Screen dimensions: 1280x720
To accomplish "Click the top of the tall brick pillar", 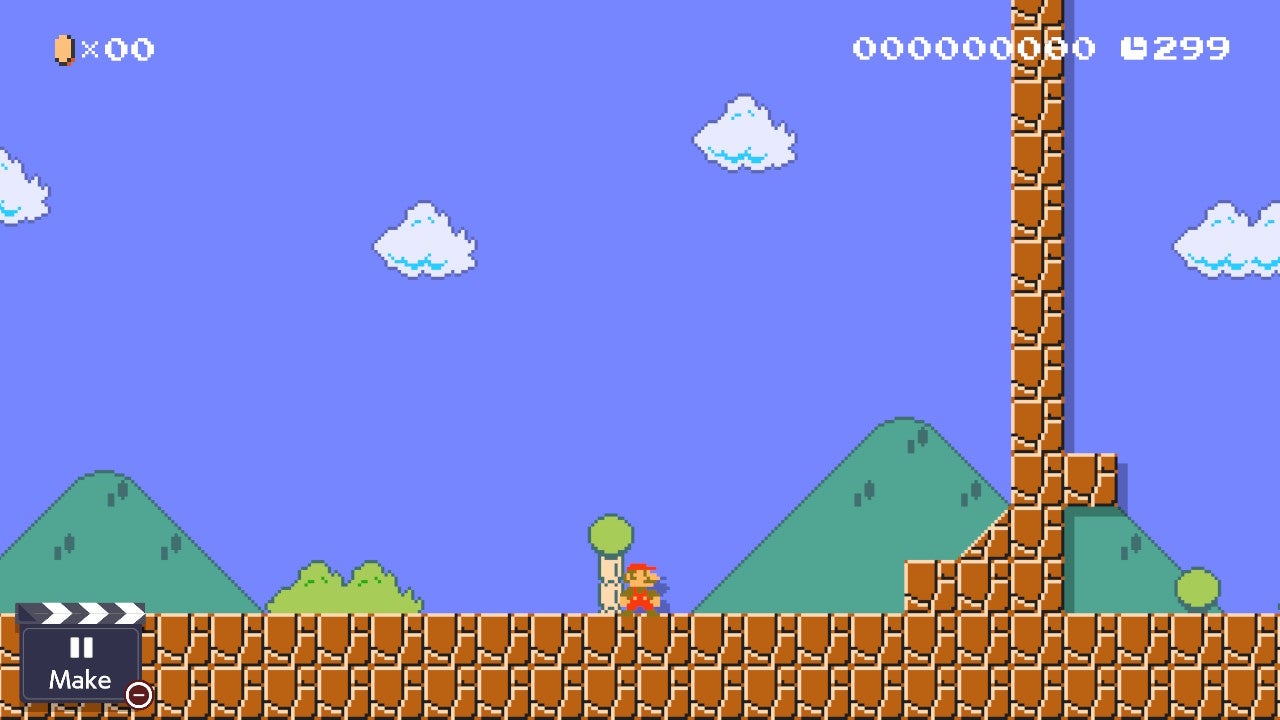I will (x=1035, y=15).
